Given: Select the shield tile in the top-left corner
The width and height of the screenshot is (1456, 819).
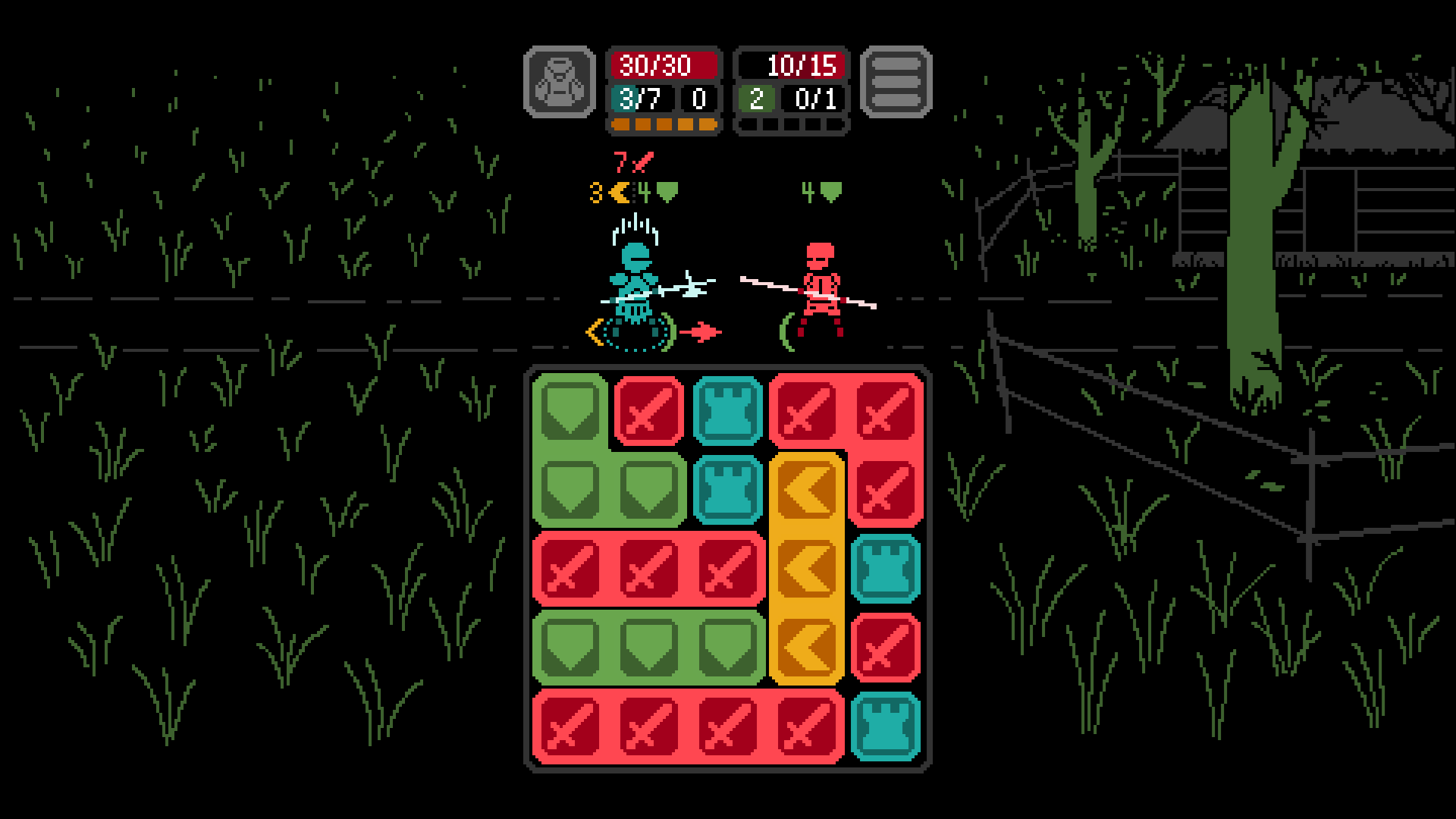Looking at the screenshot, I should [571, 409].
